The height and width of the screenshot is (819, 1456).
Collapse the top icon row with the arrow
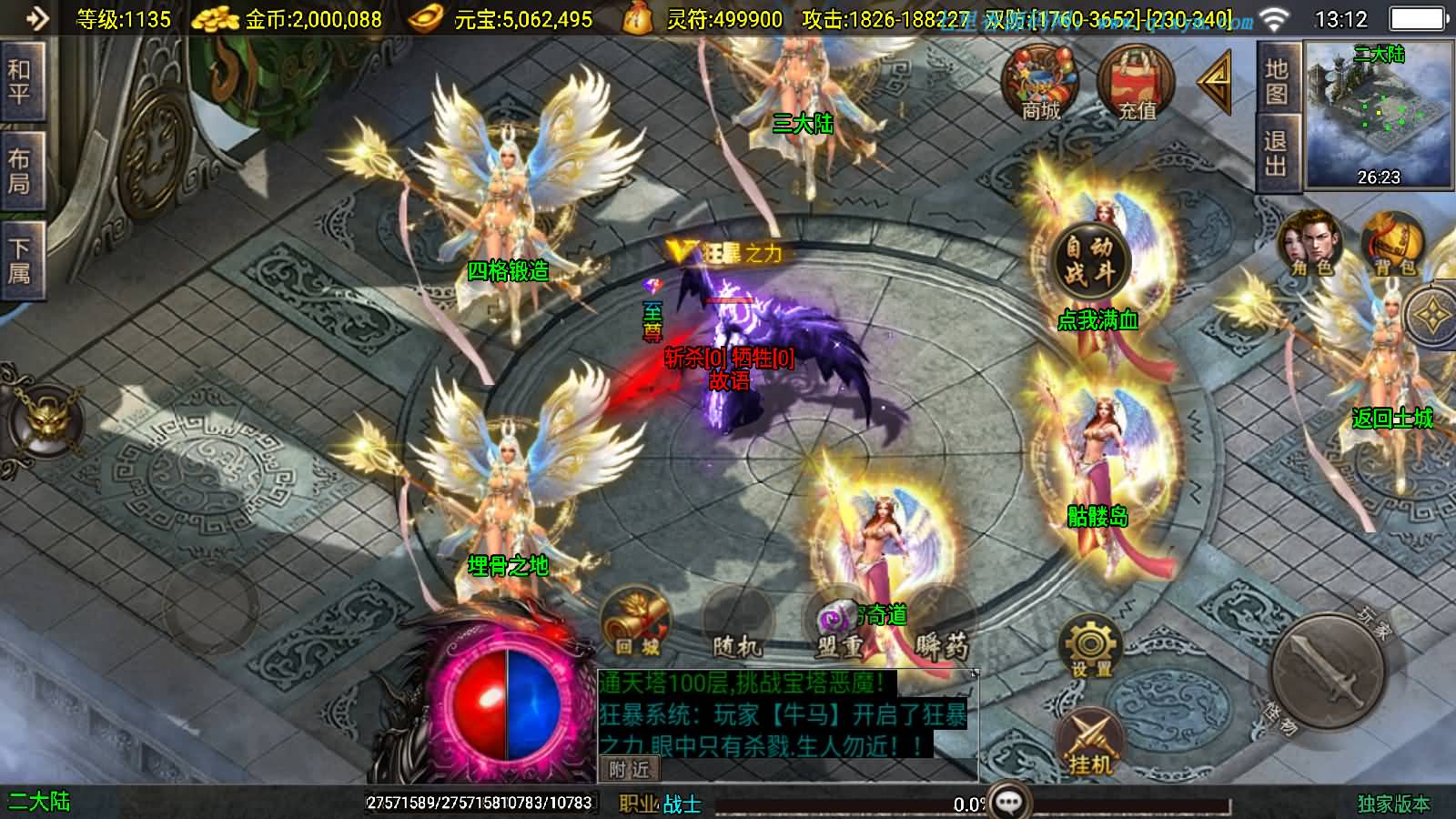[1215, 83]
